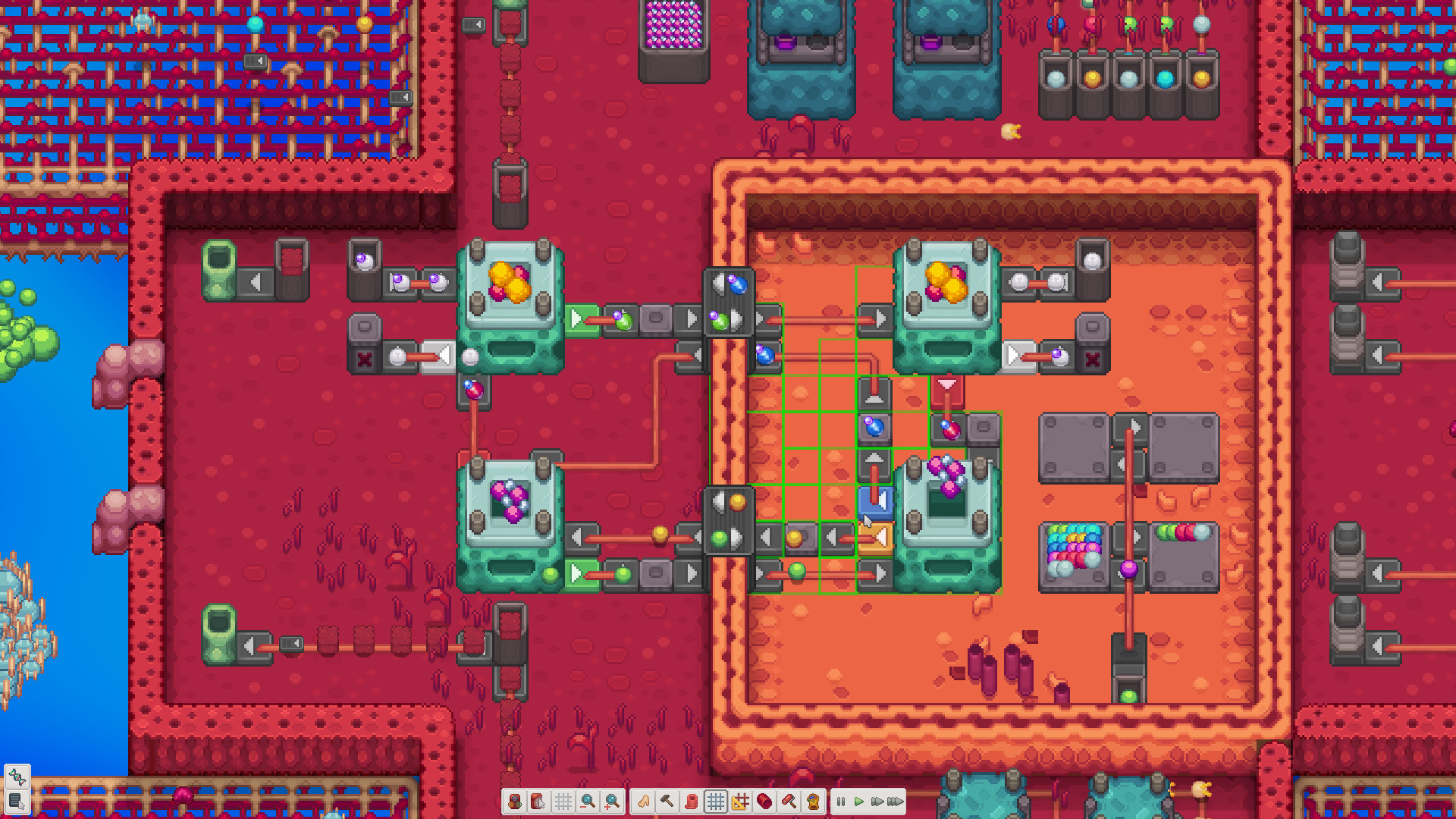Zoom out using the magnifier-minus icon
The image size is (1456, 819).
point(587,802)
